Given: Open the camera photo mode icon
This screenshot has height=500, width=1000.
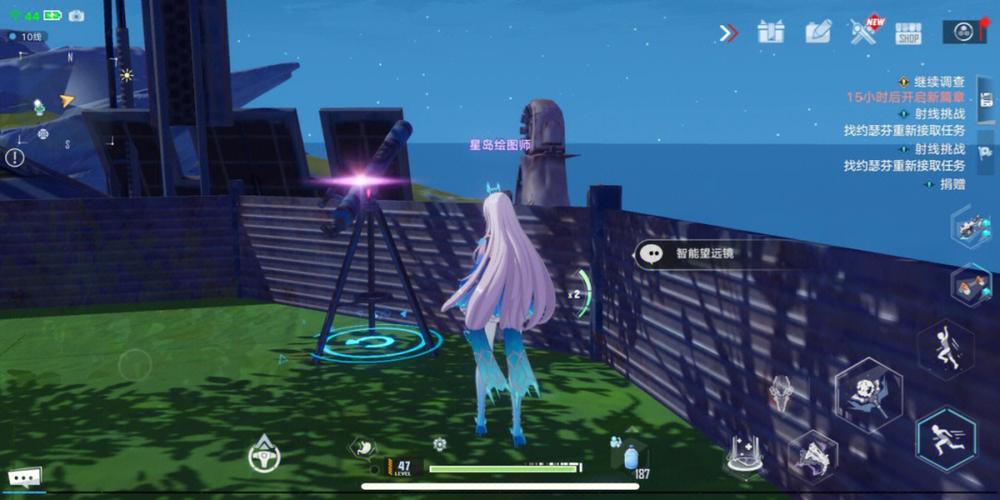Looking at the screenshot, I should point(76,16).
